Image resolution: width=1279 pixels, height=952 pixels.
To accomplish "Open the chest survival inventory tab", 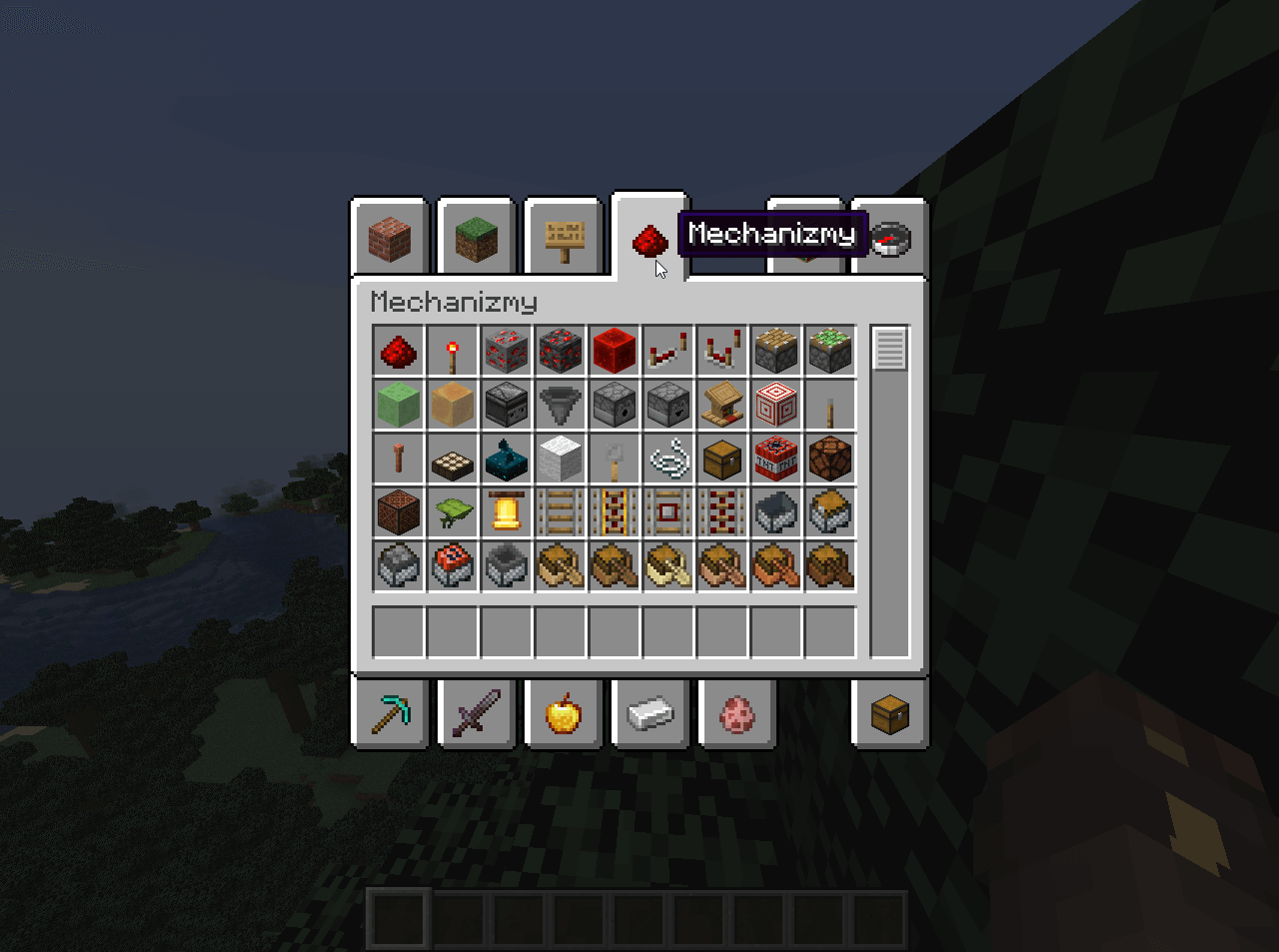I will (890, 713).
